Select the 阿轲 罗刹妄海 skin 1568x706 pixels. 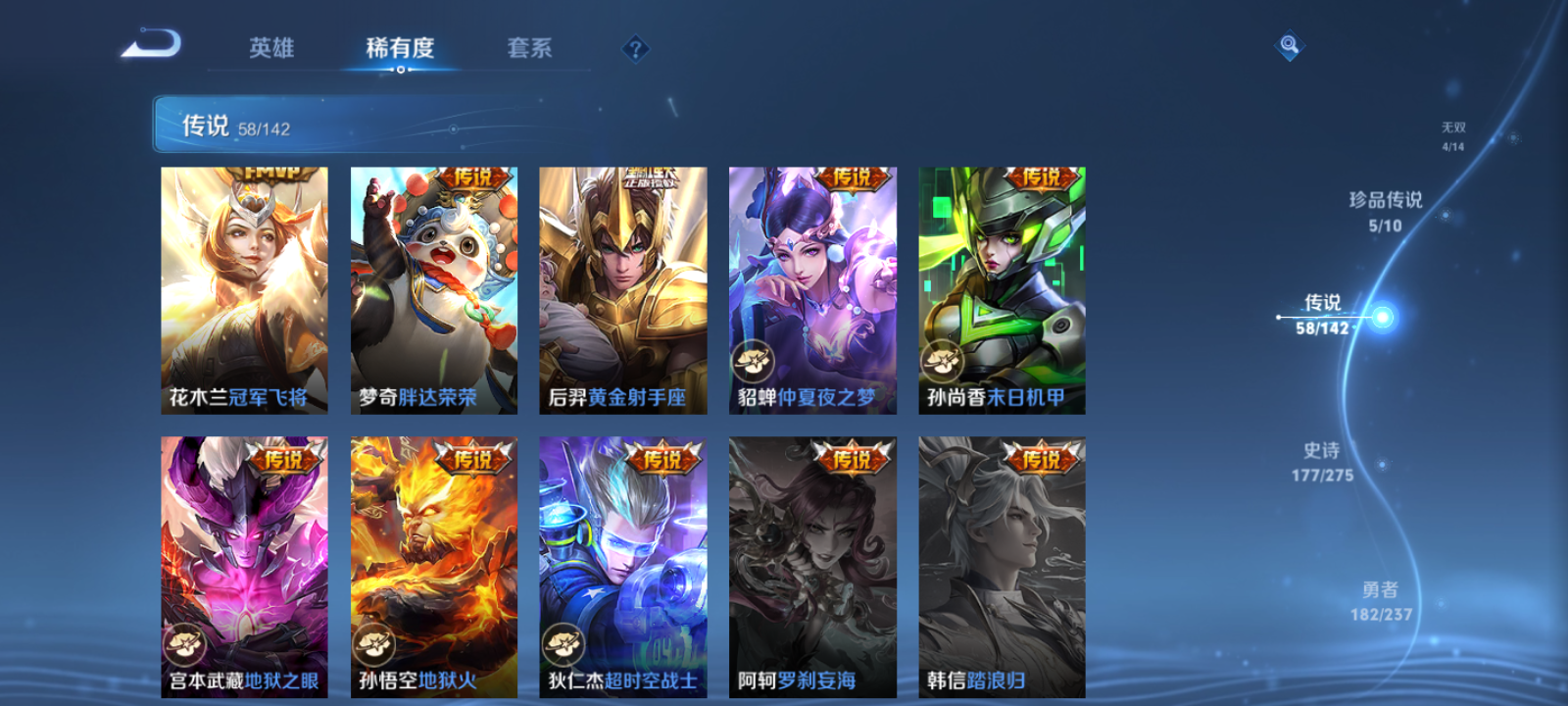click(811, 564)
